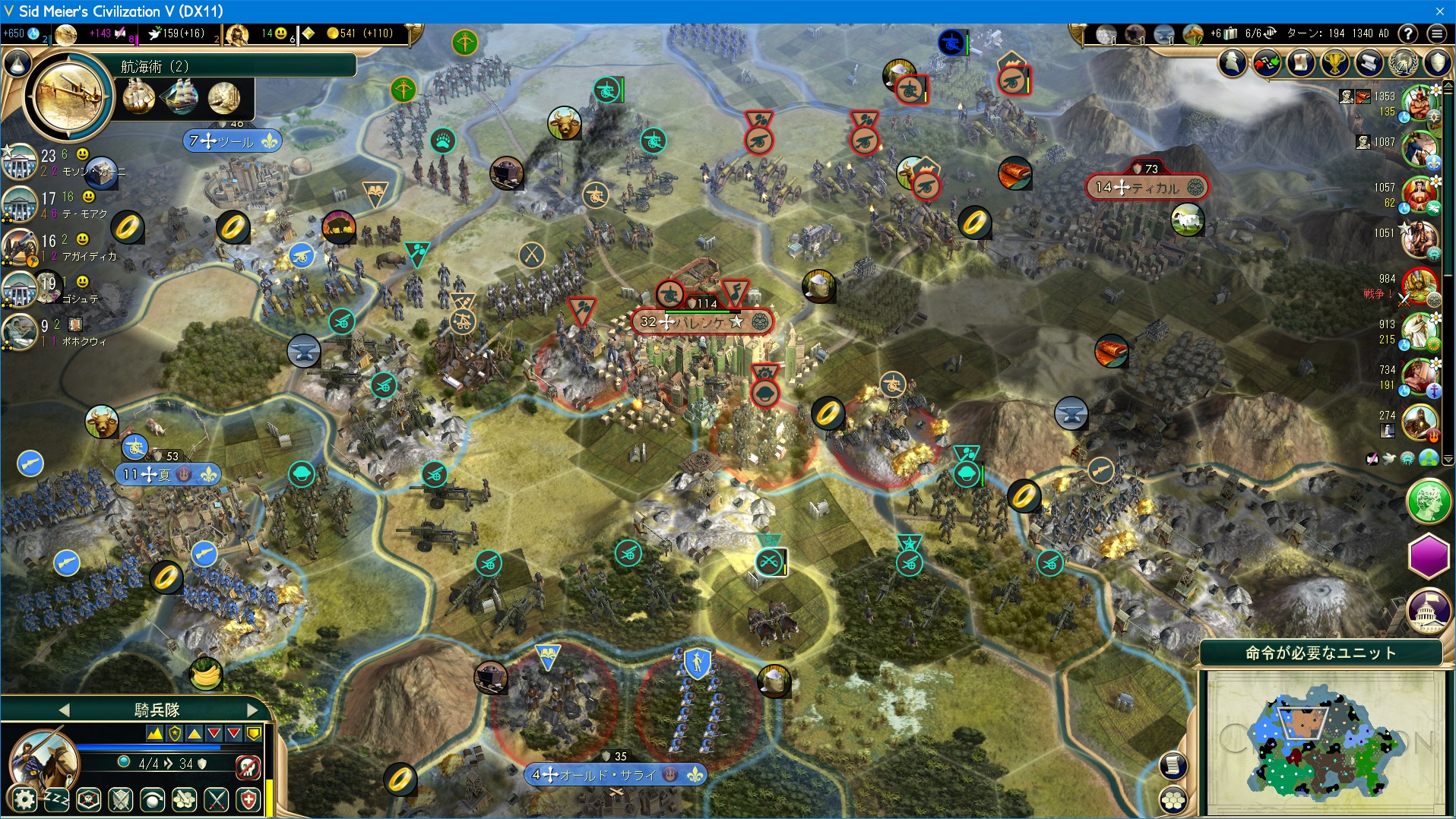Select the fortify until healed red-cross action

click(249, 799)
